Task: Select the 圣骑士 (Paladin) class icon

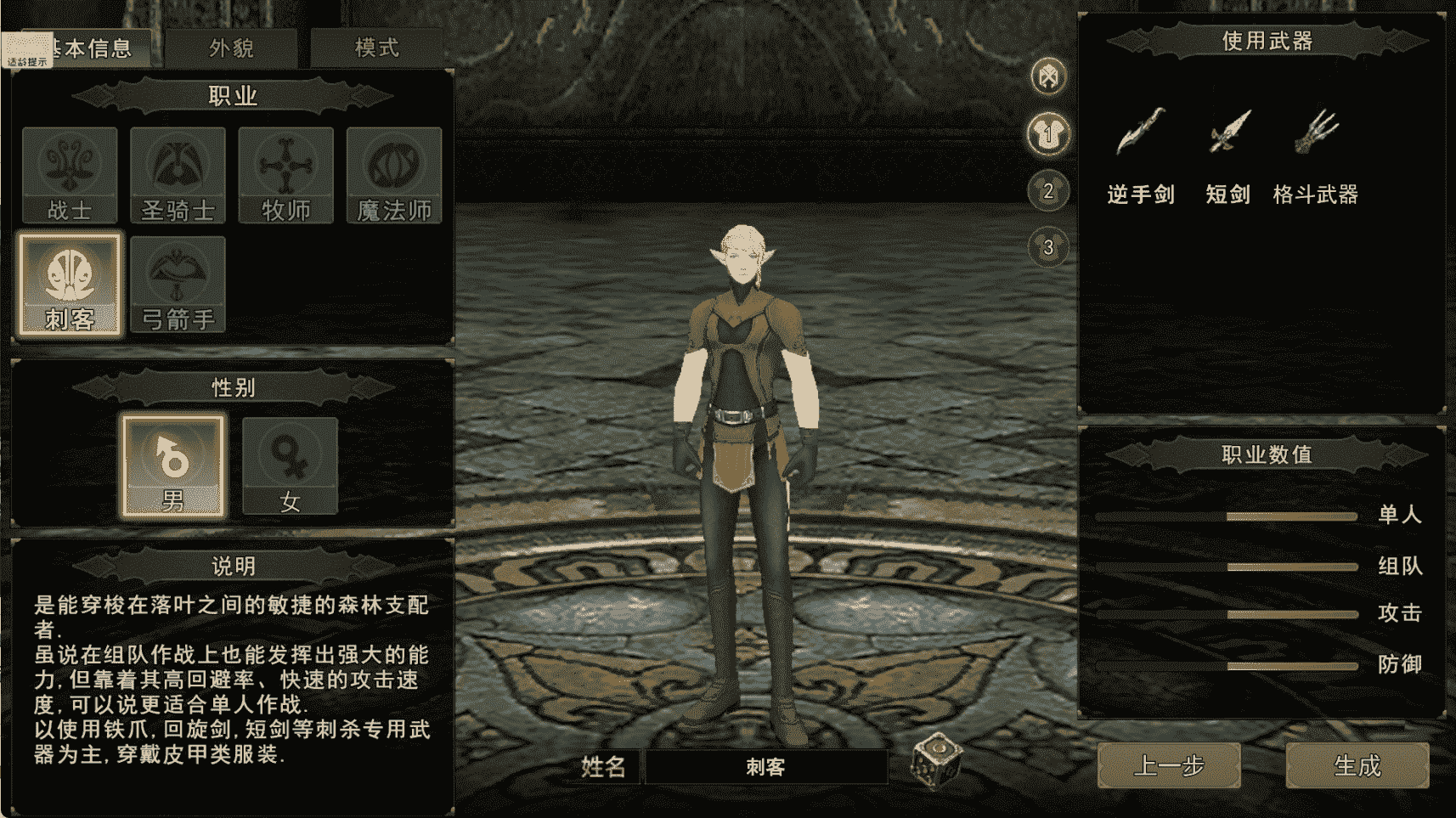Action: [x=178, y=172]
